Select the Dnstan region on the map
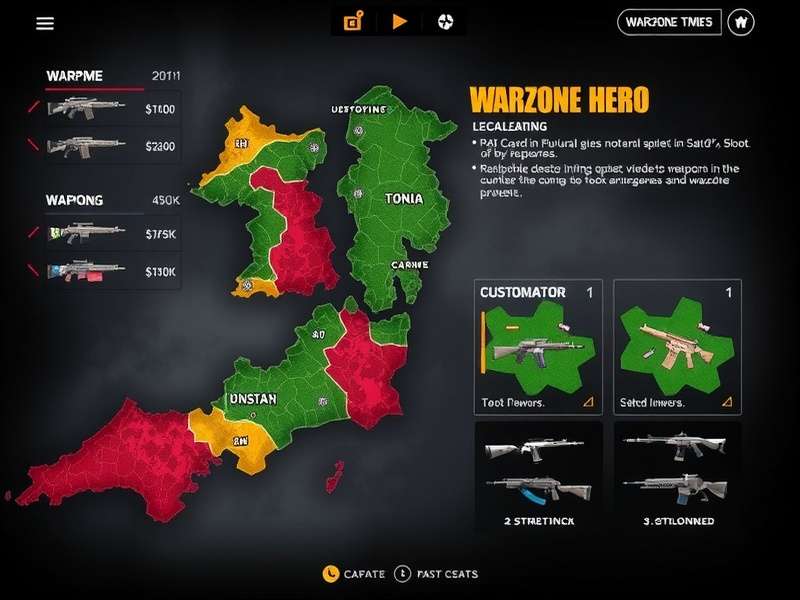This screenshot has width=800, height=600. click(x=252, y=397)
